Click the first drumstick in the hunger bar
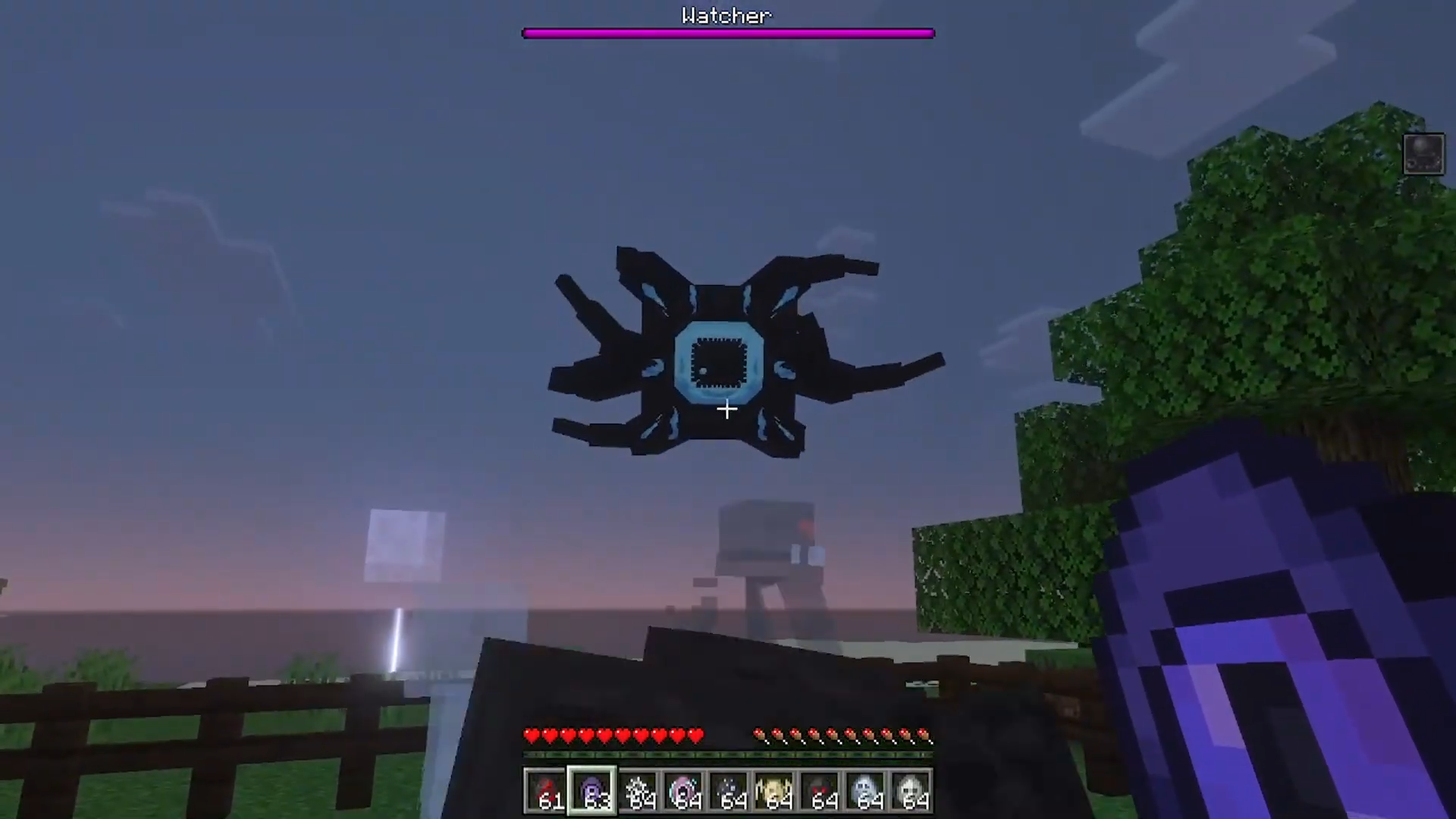Image resolution: width=1456 pixels, height=819 pixels. (761, 735)
